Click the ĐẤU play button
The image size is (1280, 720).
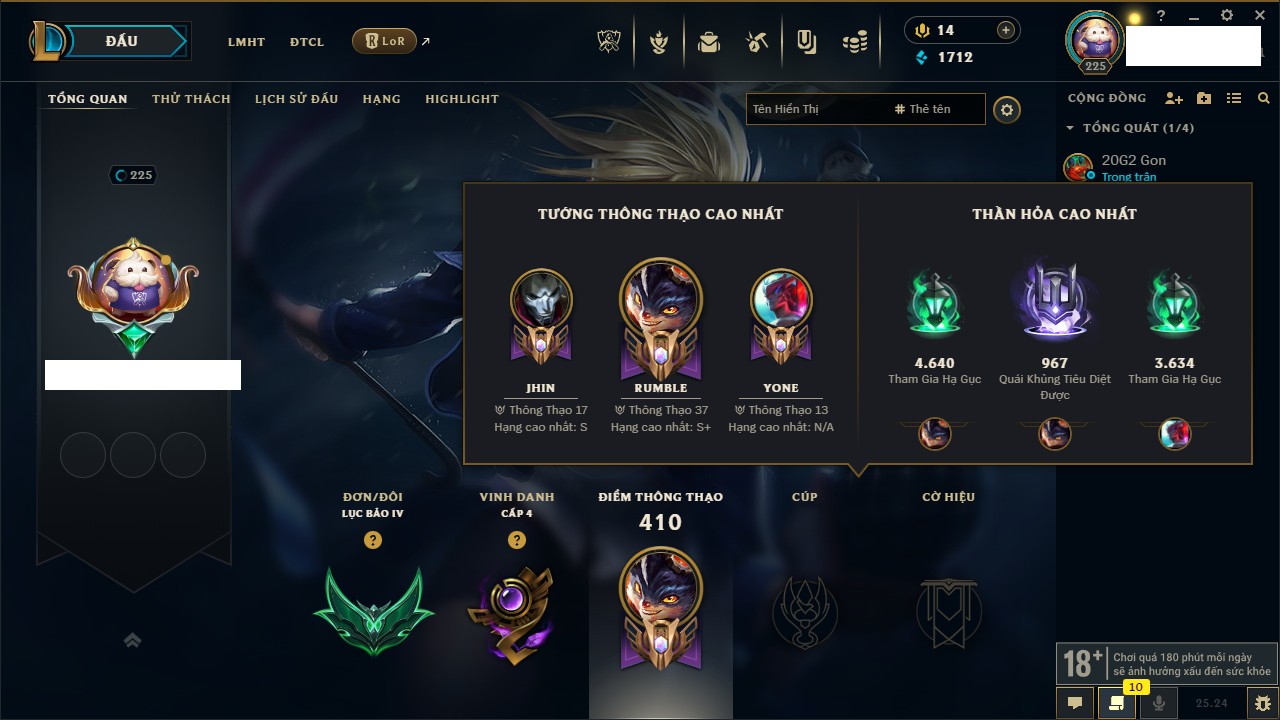pos(122,41)
